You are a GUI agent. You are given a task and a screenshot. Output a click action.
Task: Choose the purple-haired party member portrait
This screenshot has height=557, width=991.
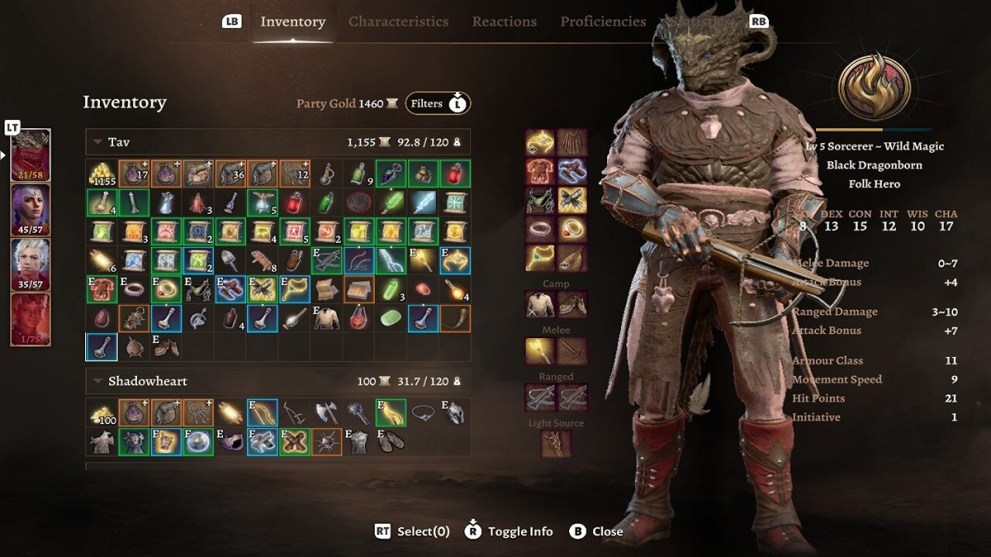click(x=30, y=210)
